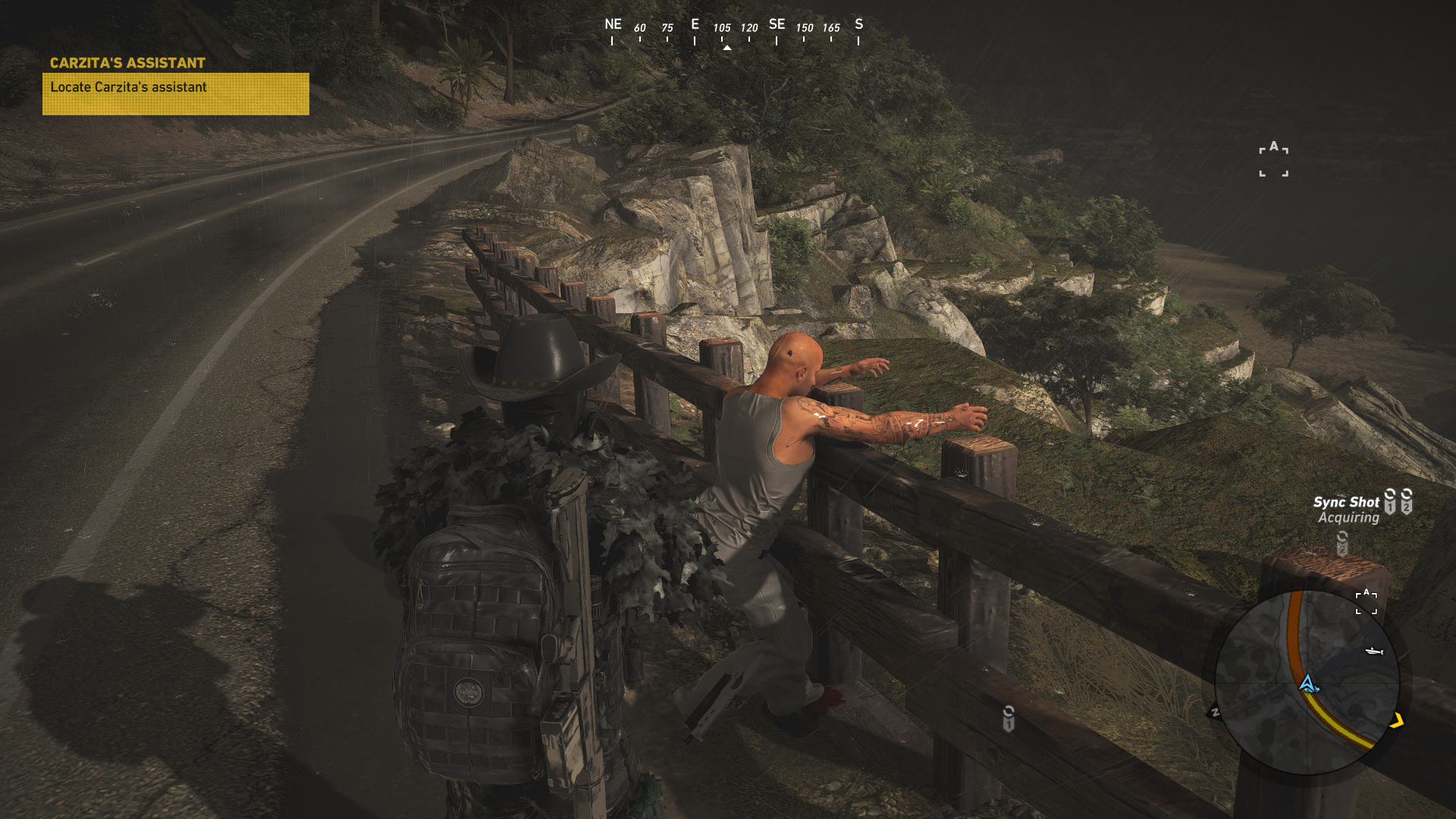The width and height of the screenshot is (1456, 819).
Task: Select the yellow chevron at the minimap edge
Action: coord(1397,720)
